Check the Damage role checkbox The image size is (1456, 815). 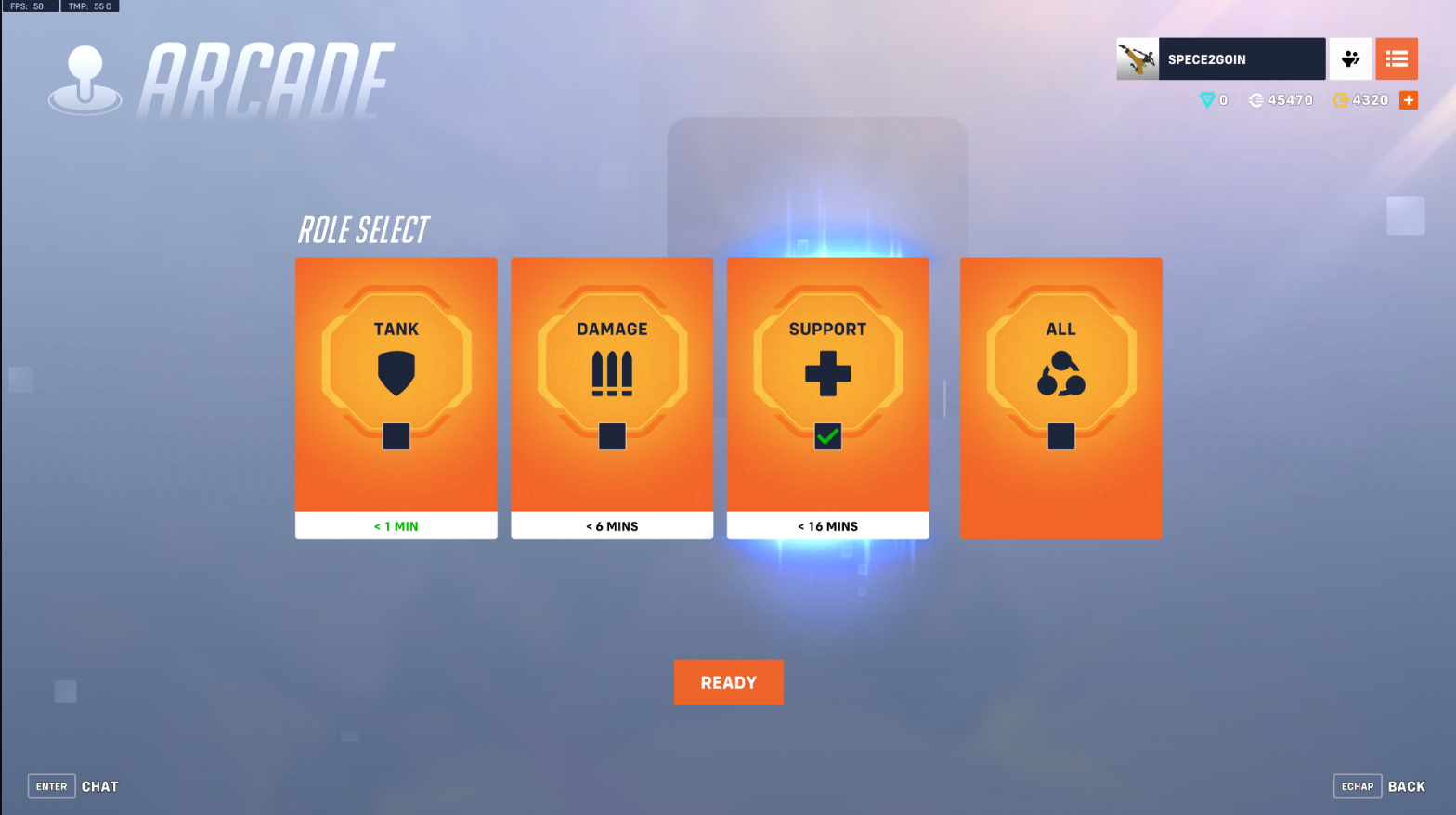(612, 435)
